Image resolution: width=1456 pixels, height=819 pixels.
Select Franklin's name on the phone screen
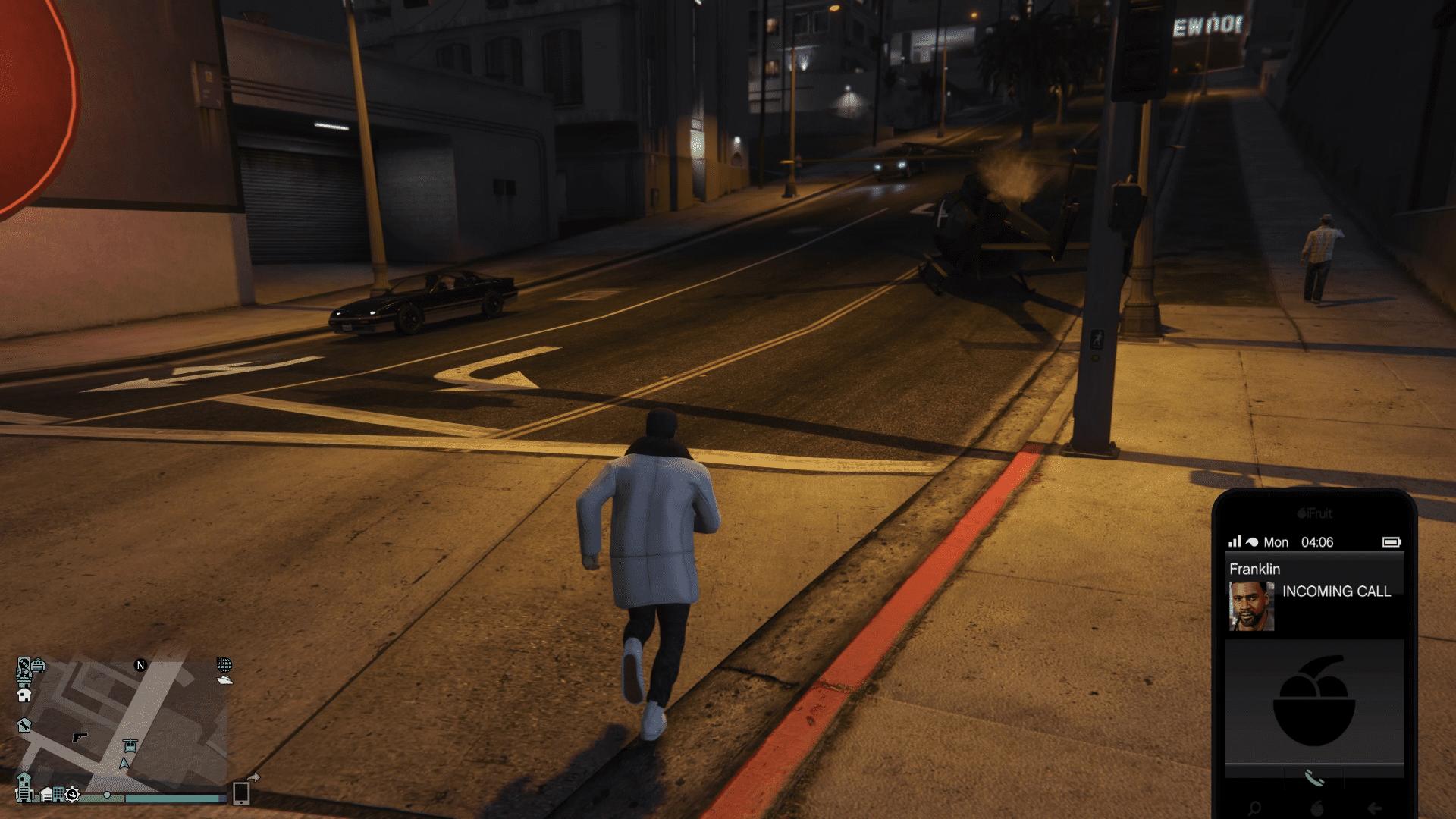1254,569
